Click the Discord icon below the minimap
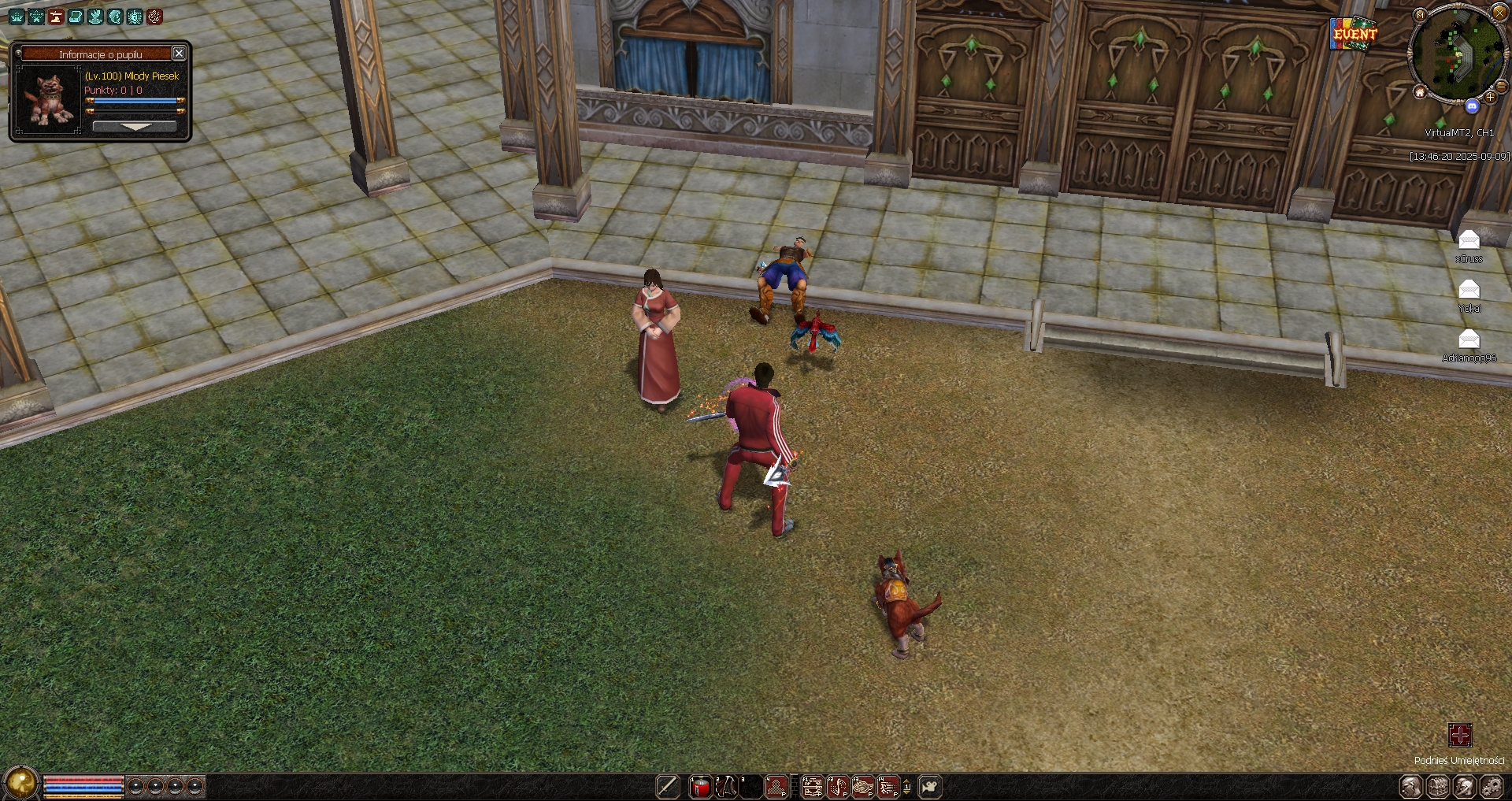The width and height of the screenshot is (1512, 801). pos(1472,106)
